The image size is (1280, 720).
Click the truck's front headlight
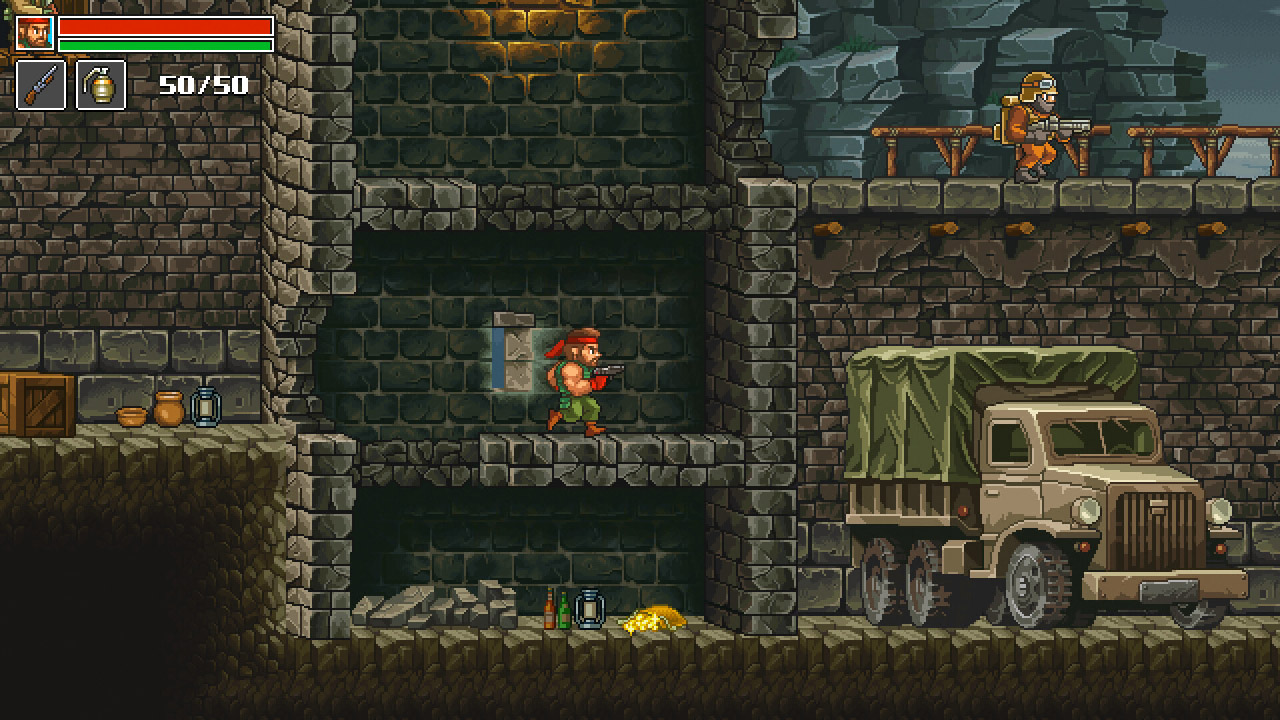tap(1085, 510)
